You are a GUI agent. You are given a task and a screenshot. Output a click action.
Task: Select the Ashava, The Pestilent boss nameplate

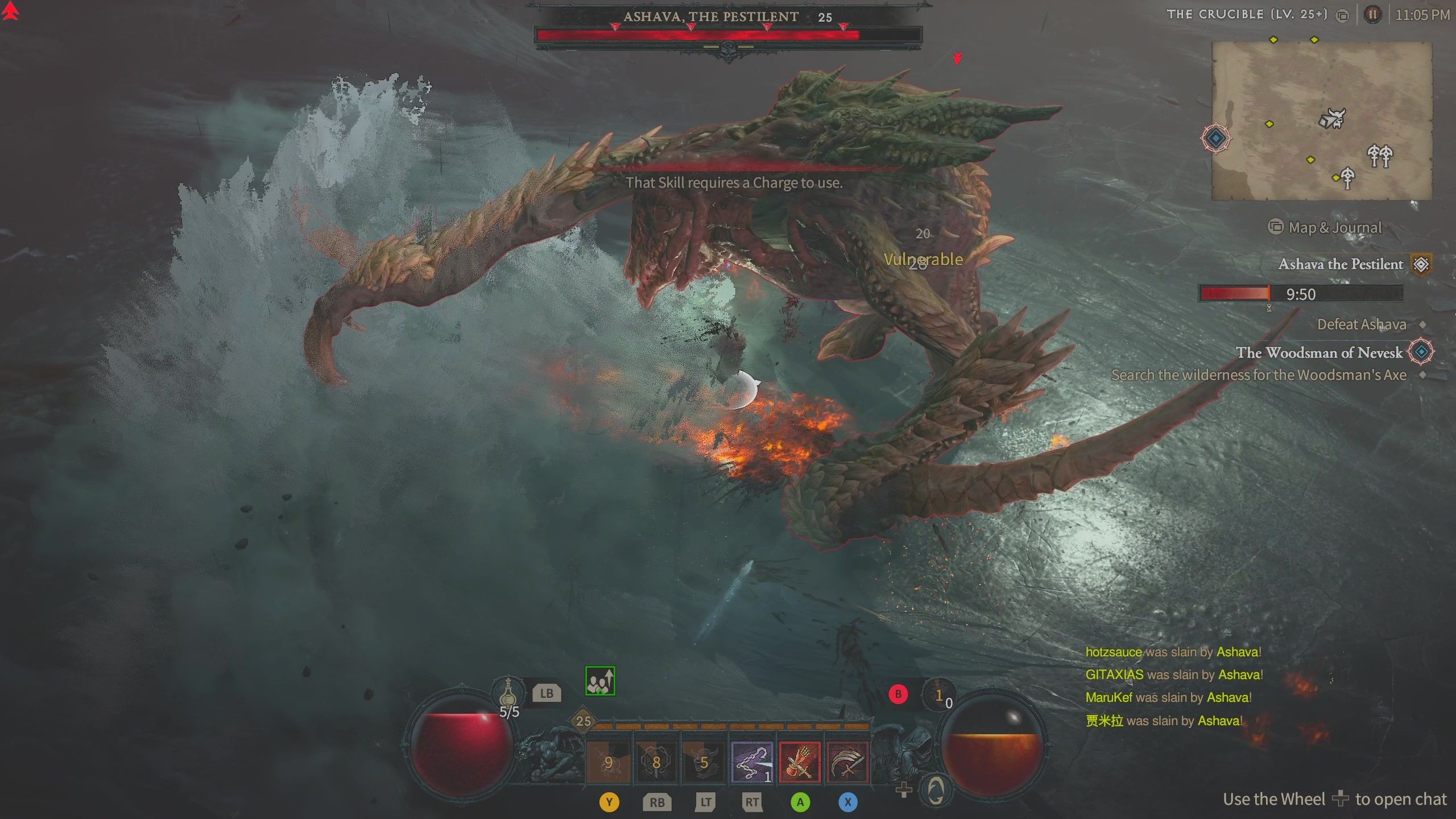coord(728,17)
